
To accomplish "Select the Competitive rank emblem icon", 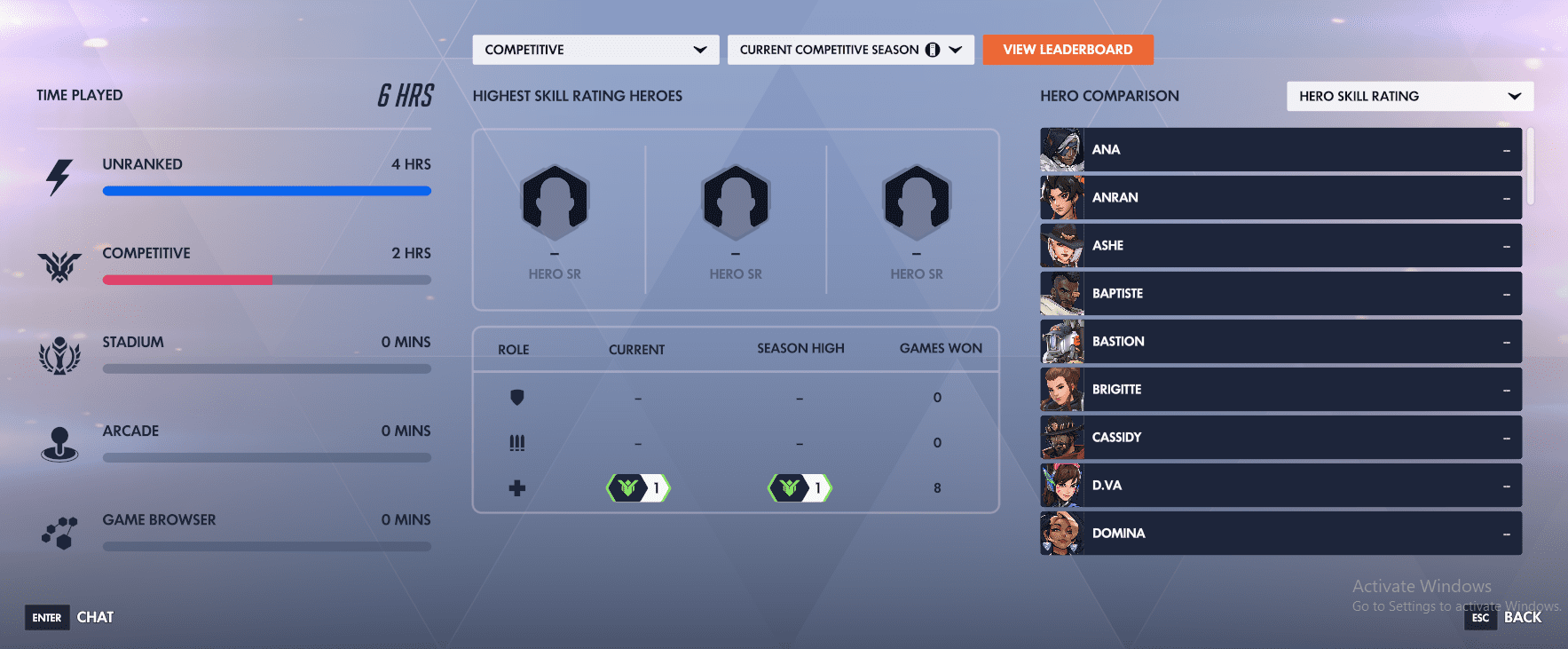I will pyautogui.click(x=59, y=264).
